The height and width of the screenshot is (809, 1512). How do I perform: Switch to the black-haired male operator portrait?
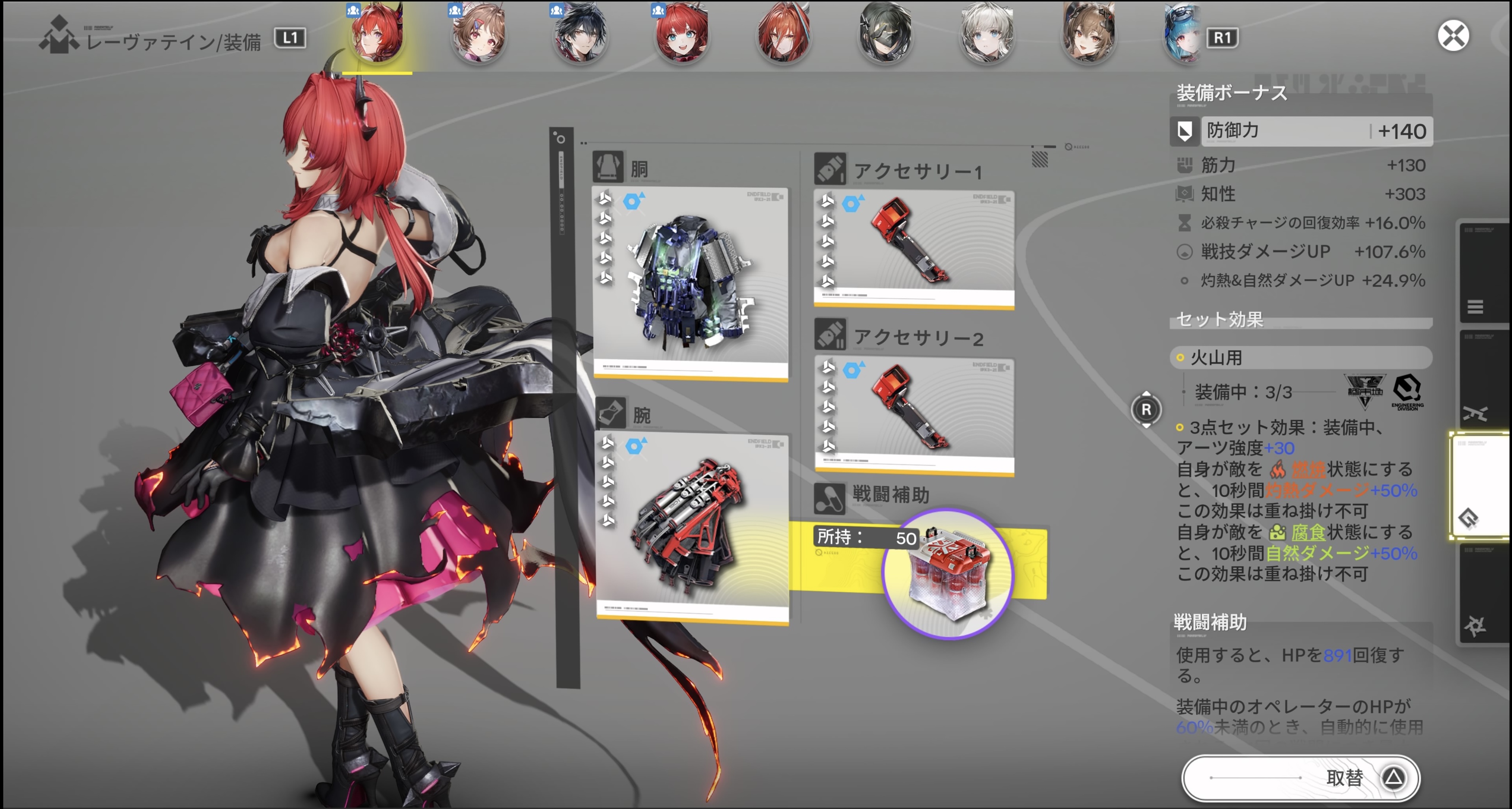(x=581, y=34)
